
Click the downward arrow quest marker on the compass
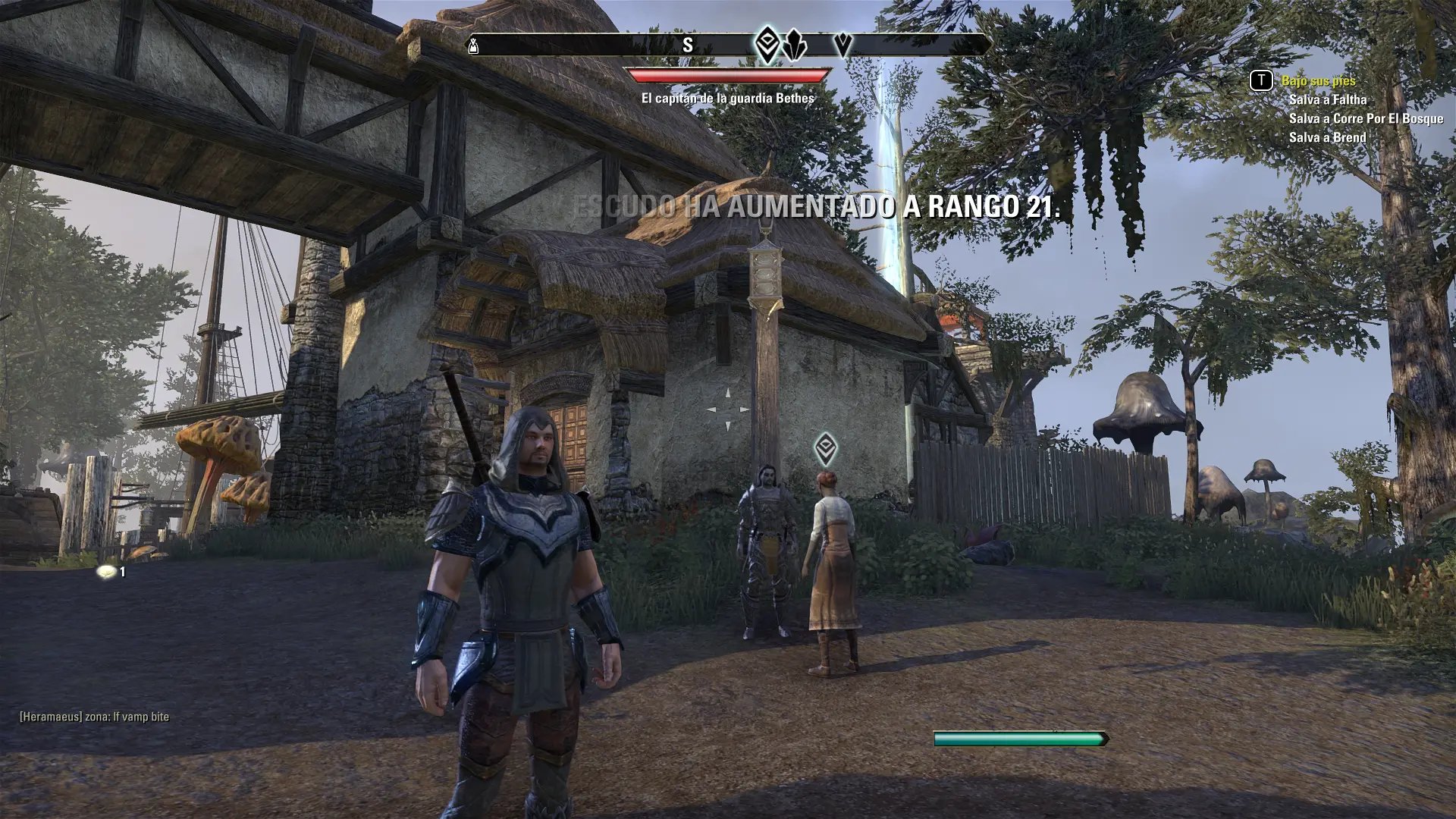tap(843, 45)
